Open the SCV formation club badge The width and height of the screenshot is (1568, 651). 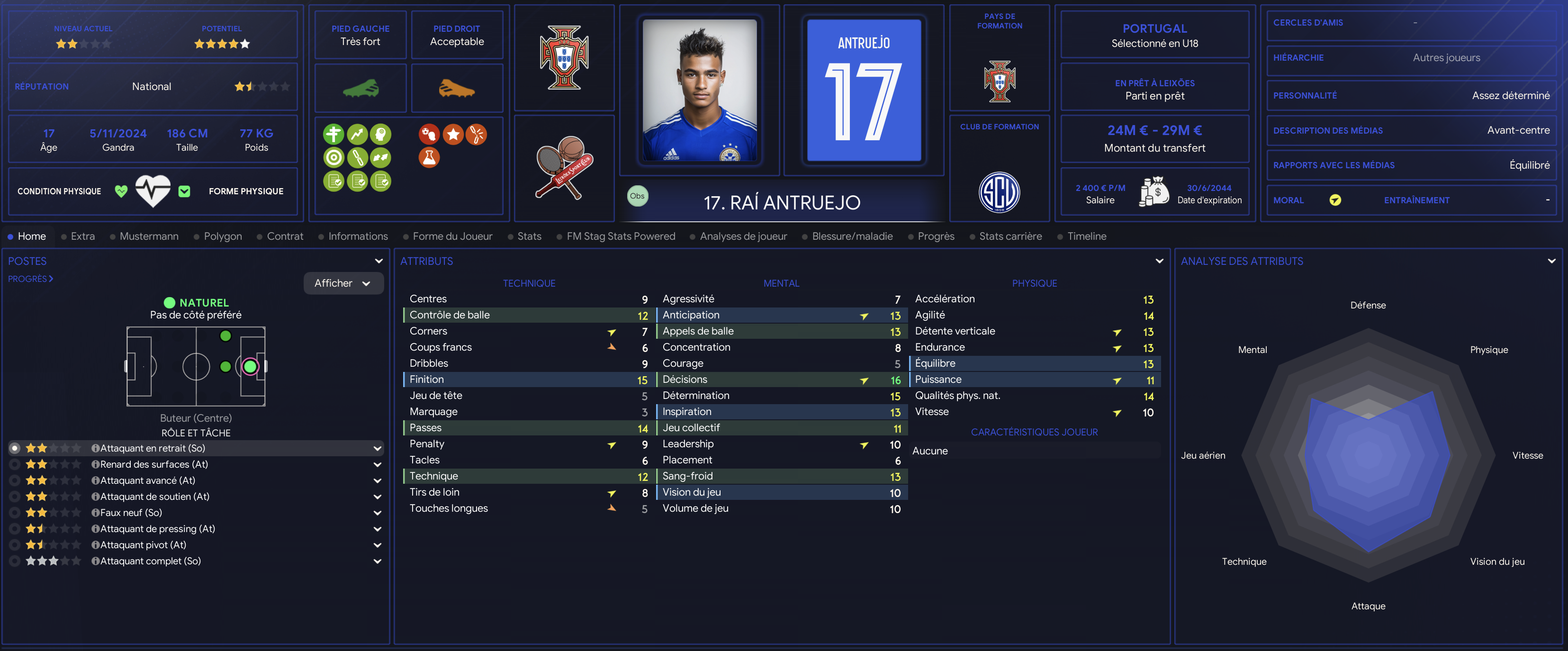999,192
